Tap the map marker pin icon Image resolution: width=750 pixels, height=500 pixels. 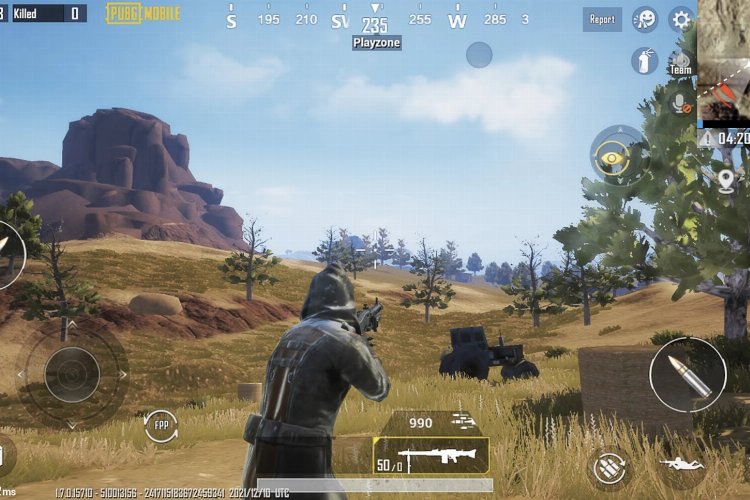click(x=727, y=181)
